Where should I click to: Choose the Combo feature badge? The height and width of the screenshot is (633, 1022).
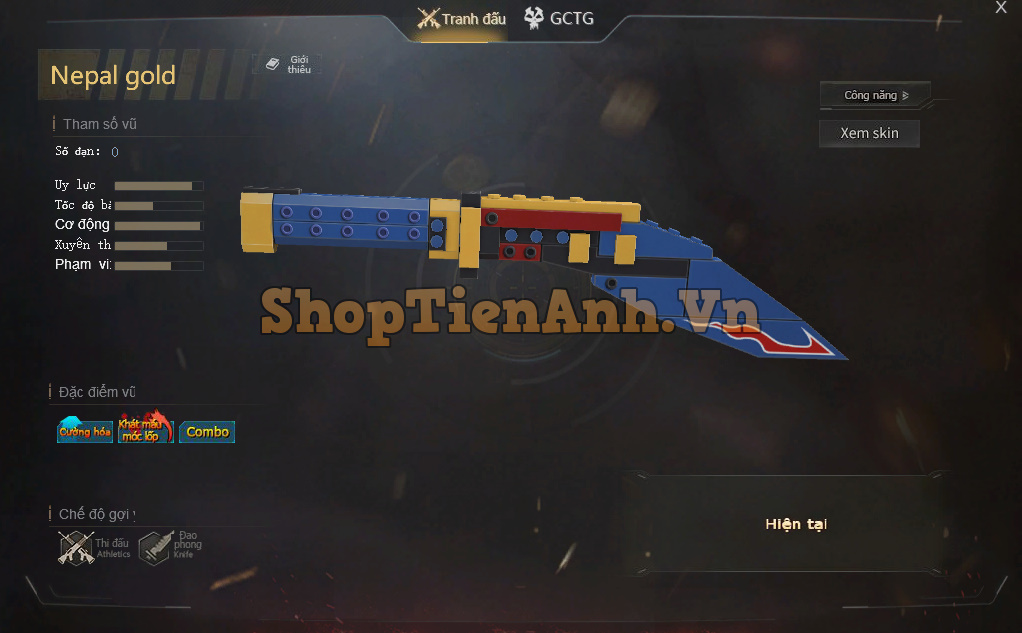pos(207,432)
